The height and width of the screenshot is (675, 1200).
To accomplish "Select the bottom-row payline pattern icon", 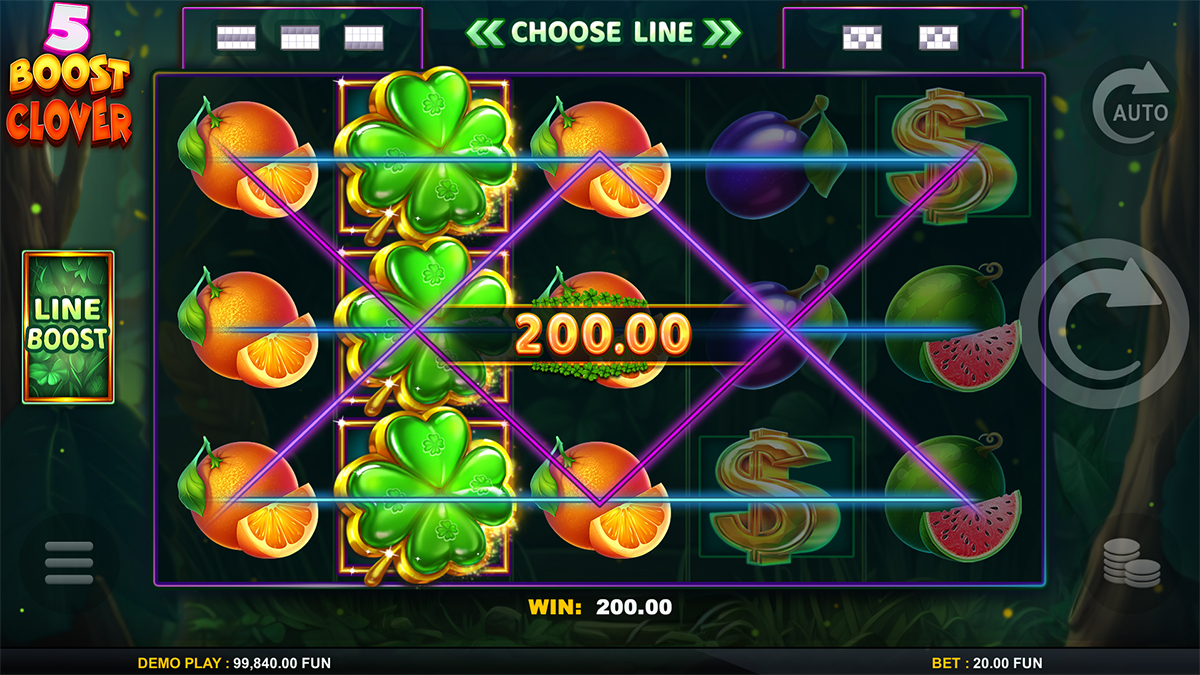I will click(364, 38).
